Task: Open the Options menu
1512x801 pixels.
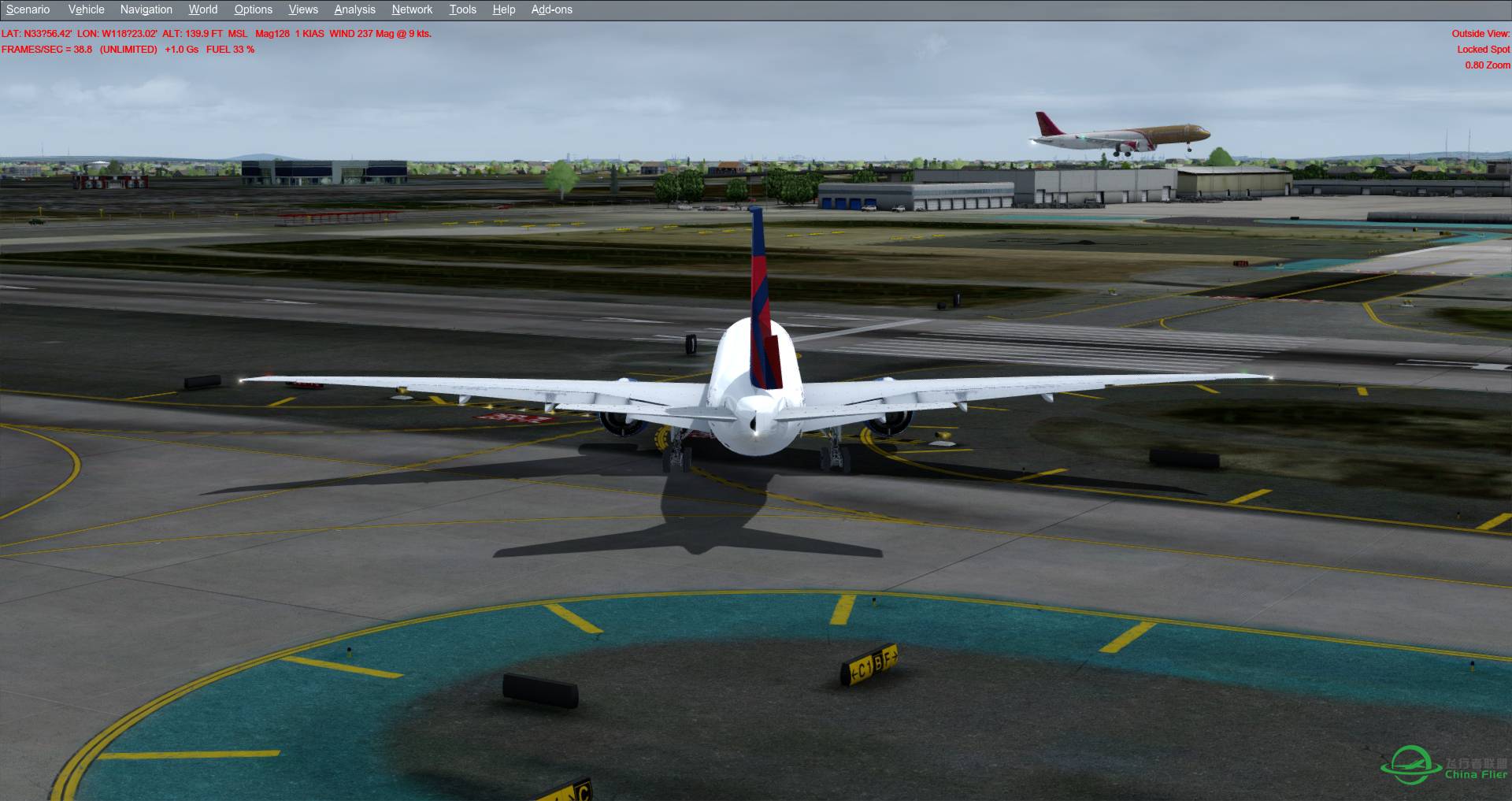Action: [253, 9]
